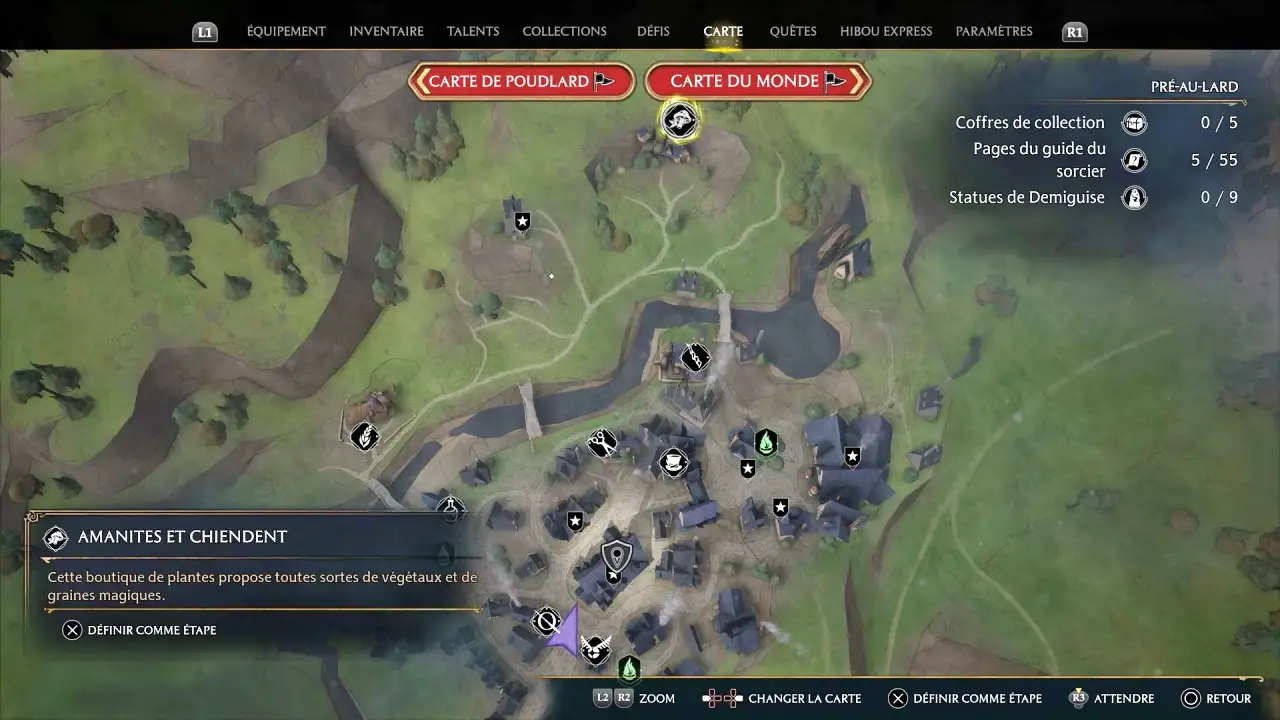Switch to the QUÊTES tab
This screenshot has height=720, width=1280.
793,31
